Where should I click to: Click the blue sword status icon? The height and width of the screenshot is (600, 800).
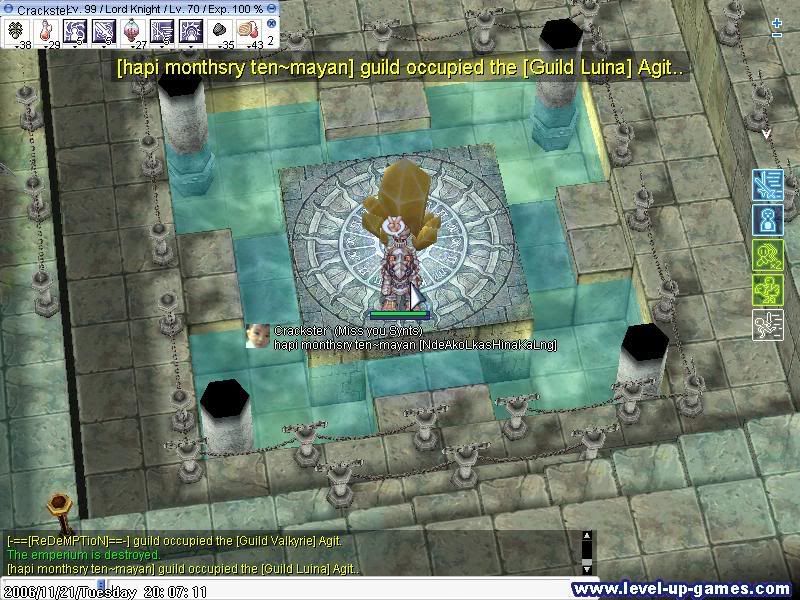(x=767, y=184)
